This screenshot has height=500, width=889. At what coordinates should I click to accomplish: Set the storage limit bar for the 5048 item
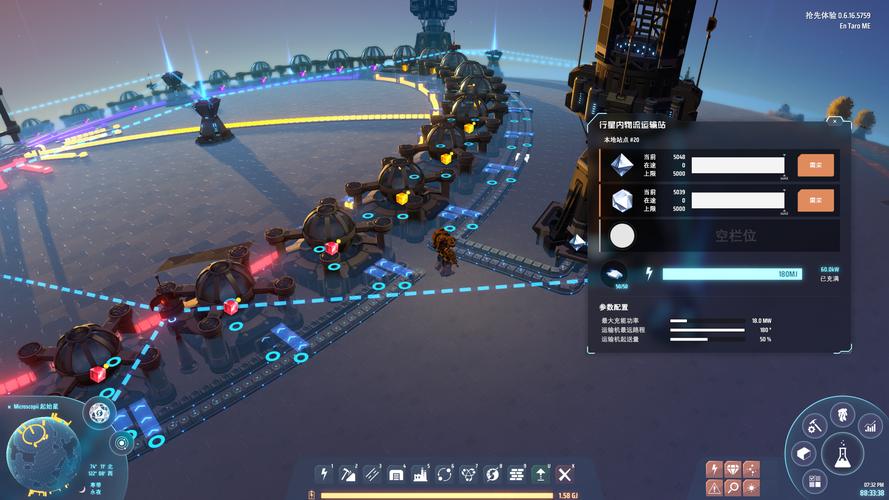[738, 165]
